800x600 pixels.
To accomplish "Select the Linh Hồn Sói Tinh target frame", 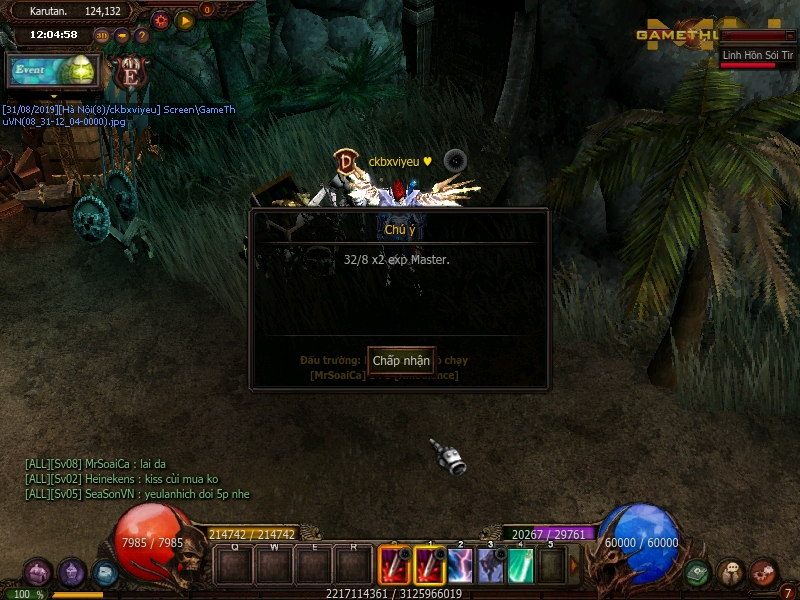I will click(759, 56).
